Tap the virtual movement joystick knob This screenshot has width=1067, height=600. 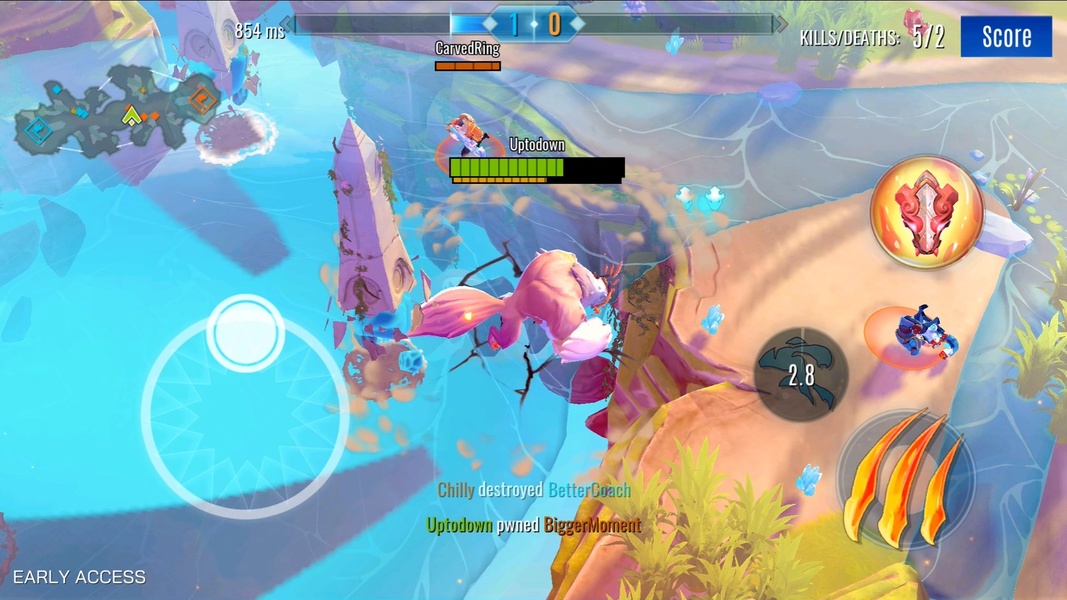pyautogui.click(x=245, y=333)
